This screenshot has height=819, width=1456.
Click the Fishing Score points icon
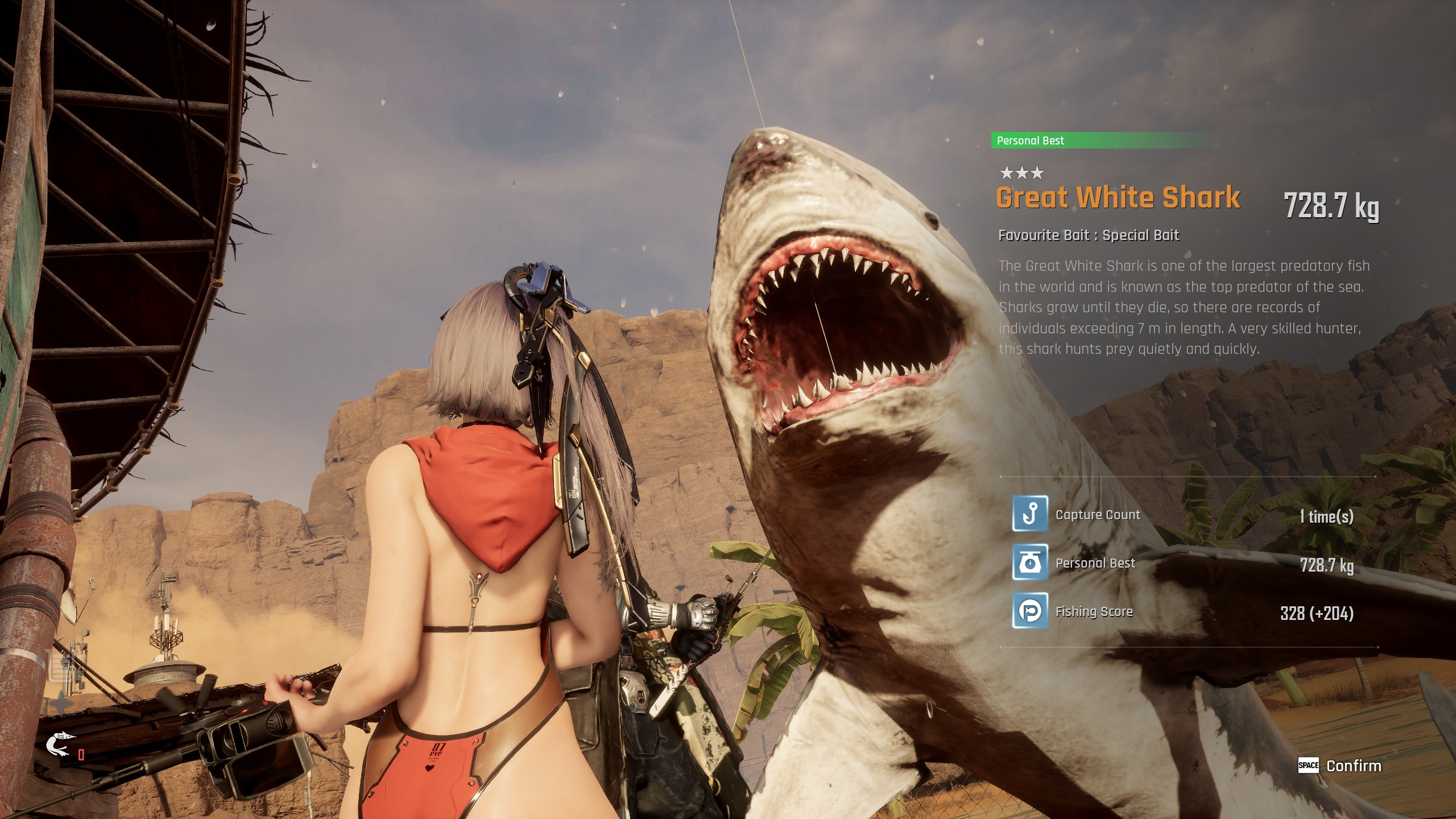tap(1029, 611)
